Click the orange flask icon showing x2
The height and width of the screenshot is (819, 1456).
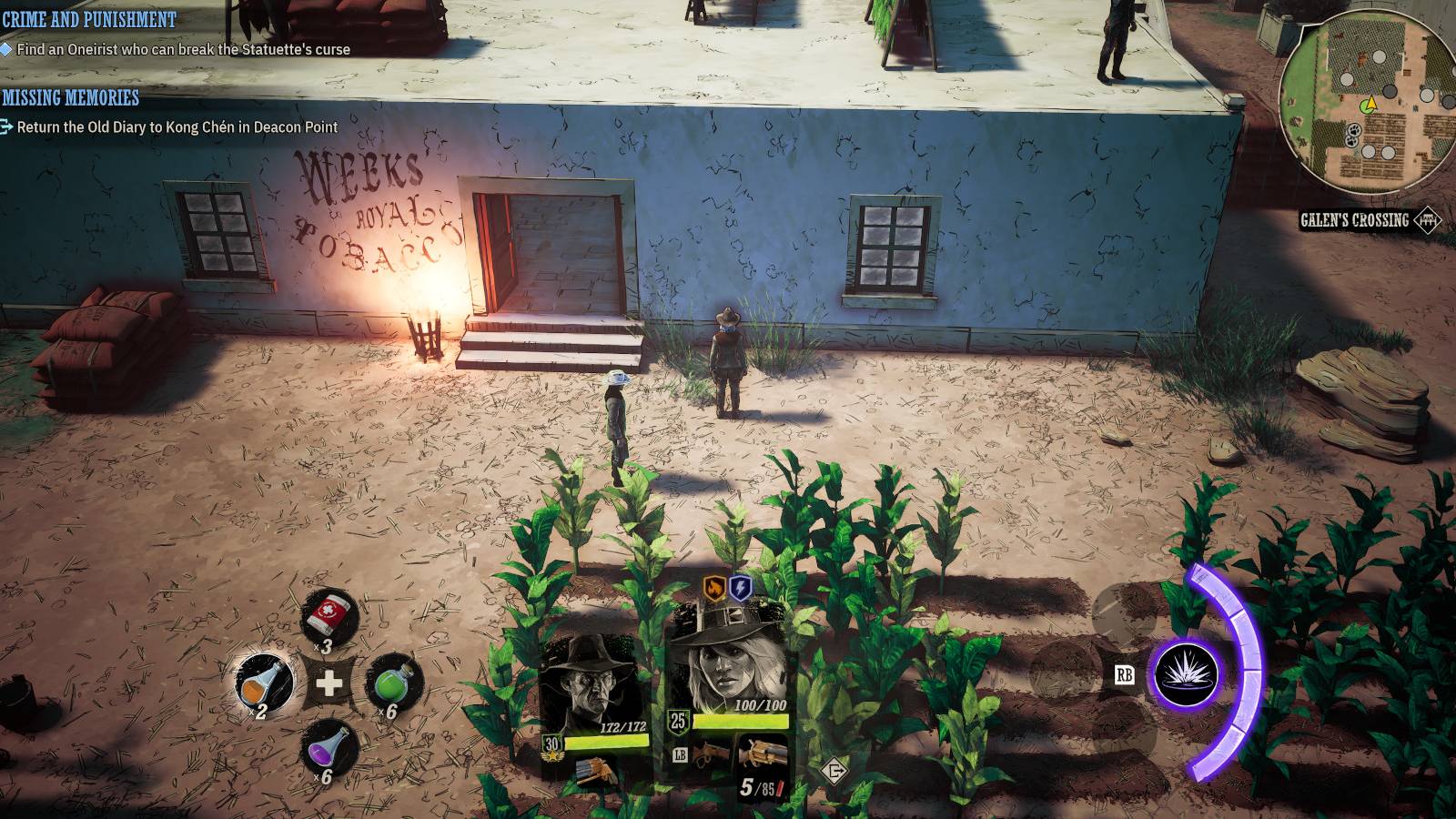tap(265, 682)
